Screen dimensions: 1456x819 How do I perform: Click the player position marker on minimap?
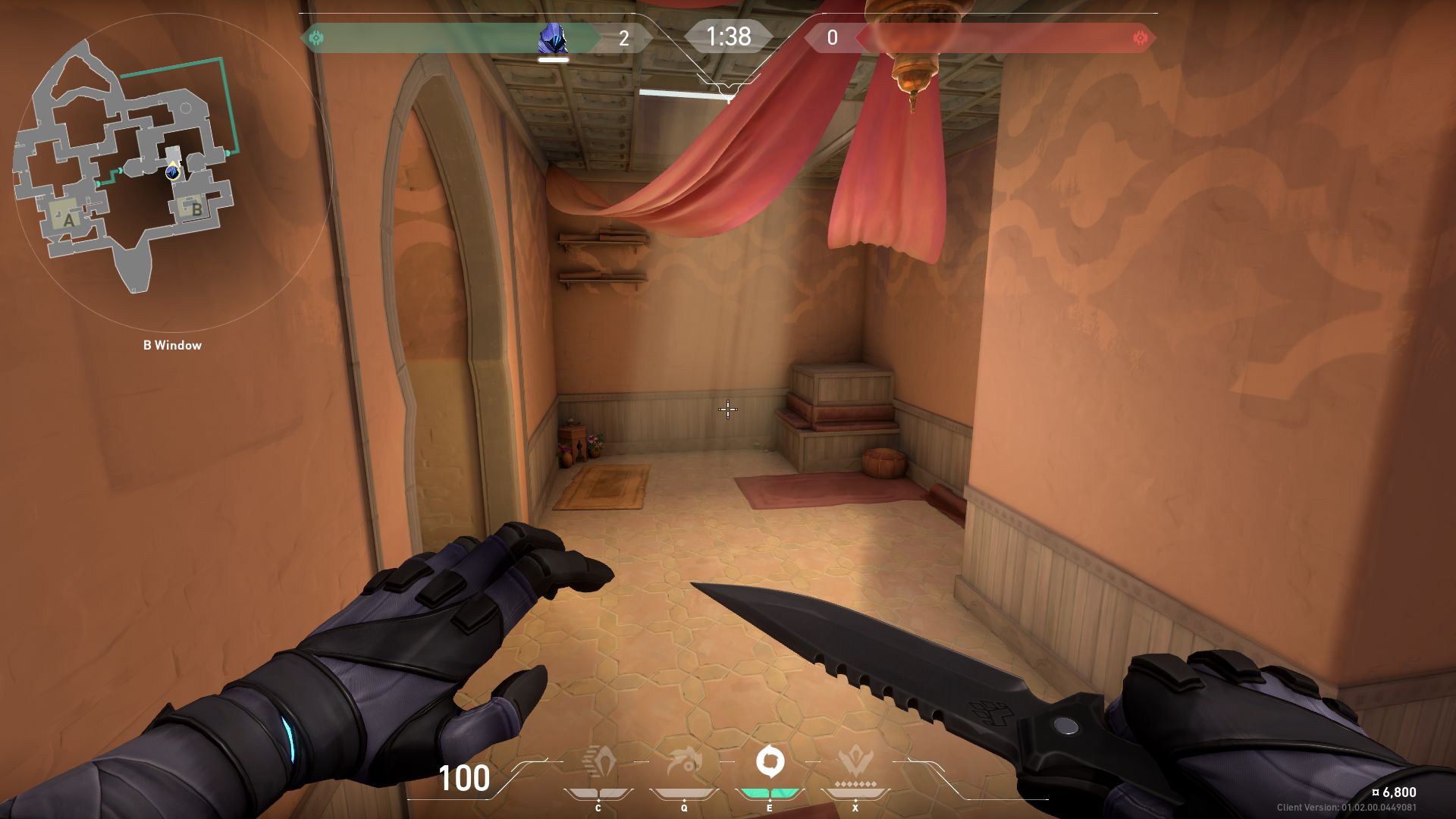[x=174, y=171]
